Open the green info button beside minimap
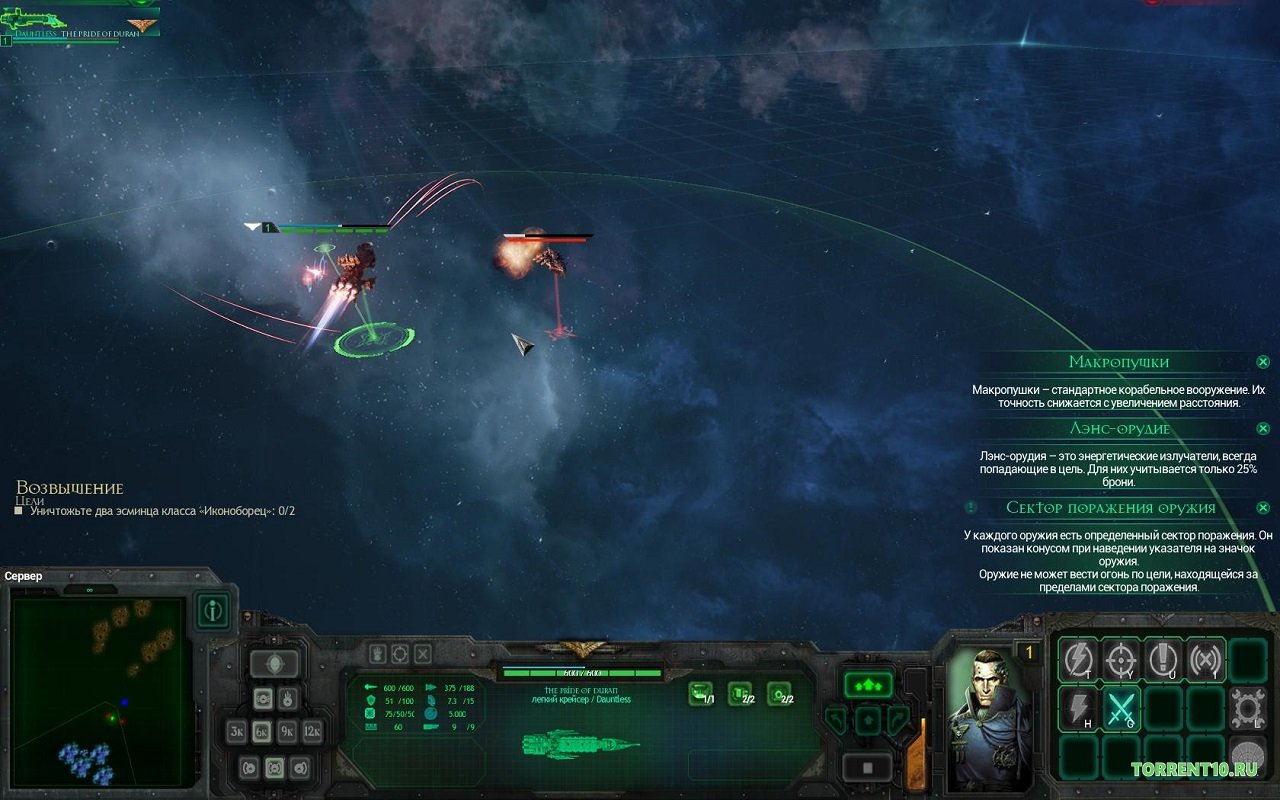 coord(212,610)
